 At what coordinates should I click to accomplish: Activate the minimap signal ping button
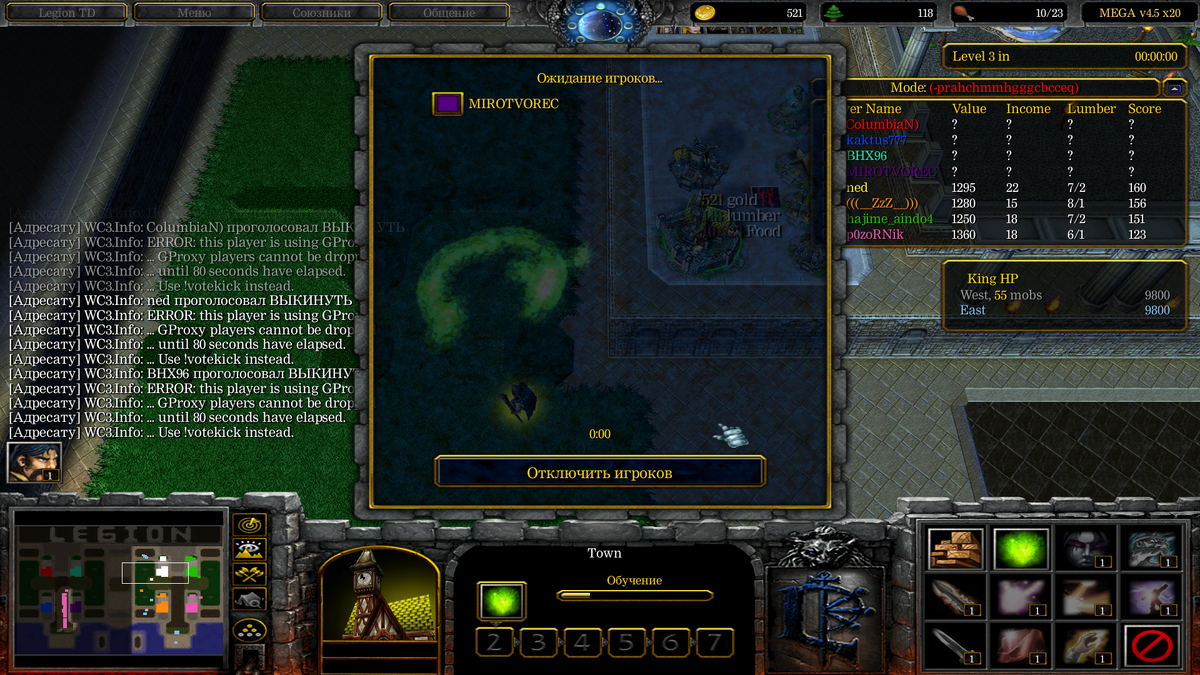coord(248,524)
